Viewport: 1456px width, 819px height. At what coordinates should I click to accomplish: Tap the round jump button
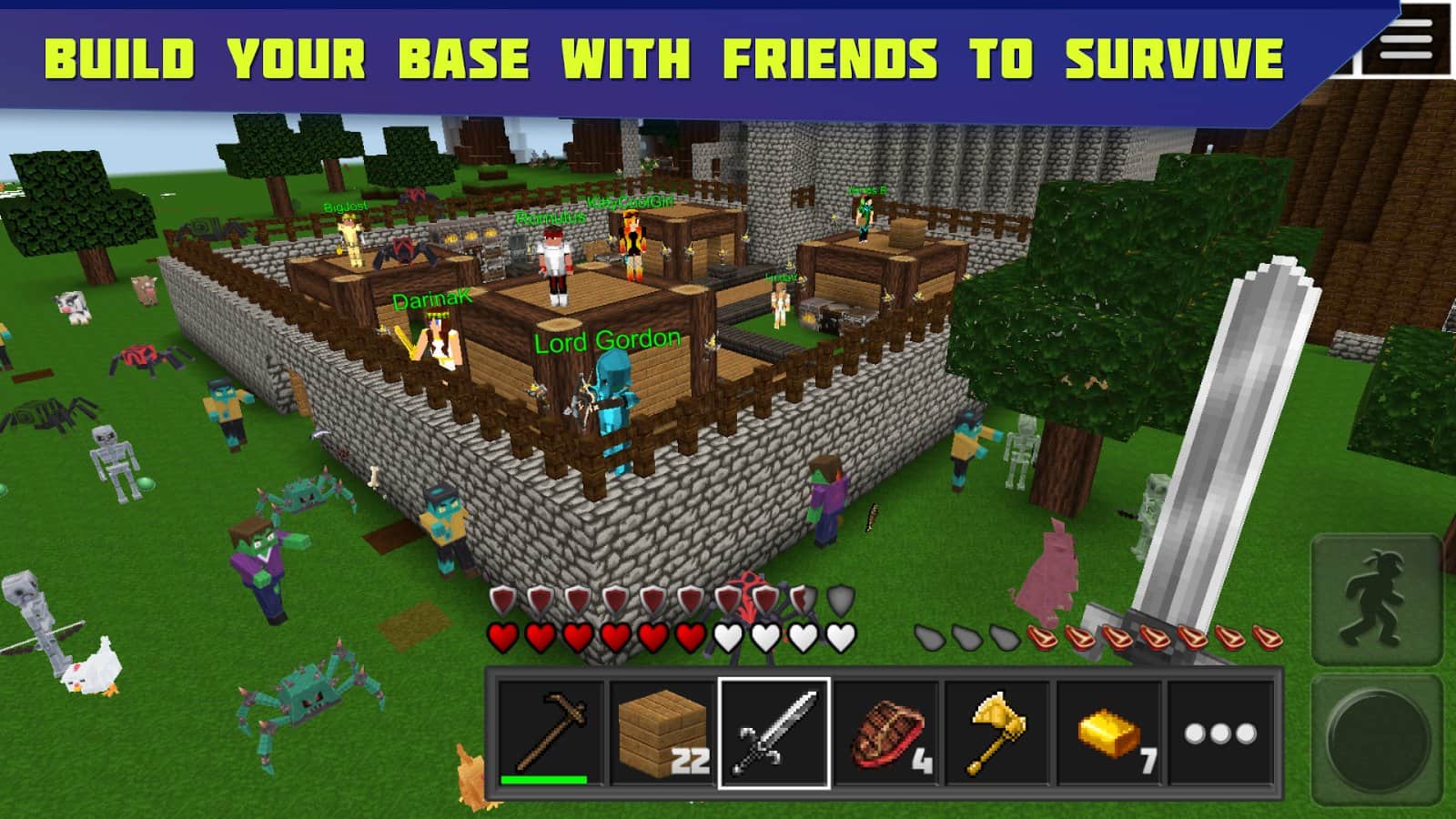point(1375,738)
